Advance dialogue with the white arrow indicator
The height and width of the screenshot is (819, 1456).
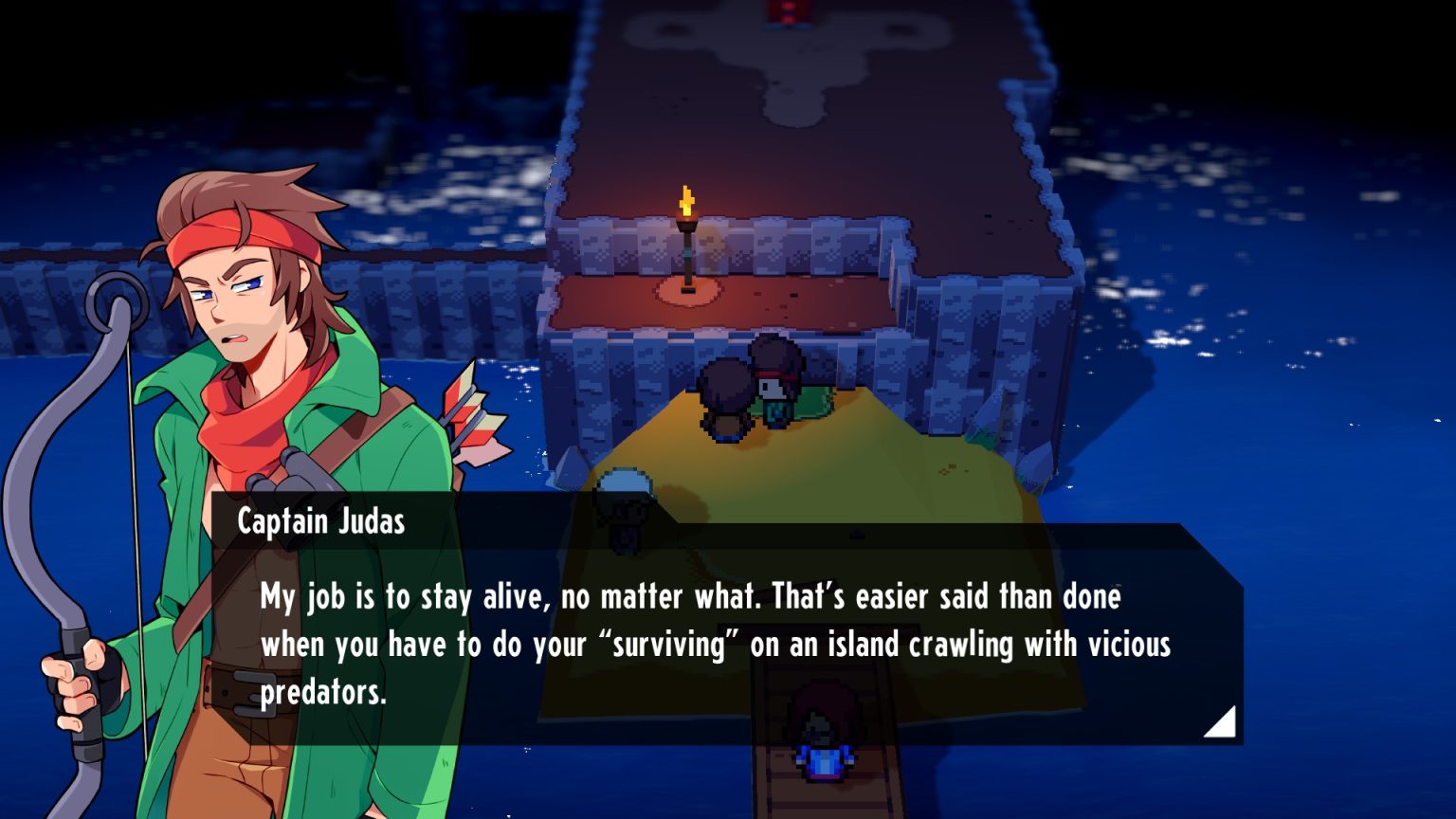click(1222, 723)
